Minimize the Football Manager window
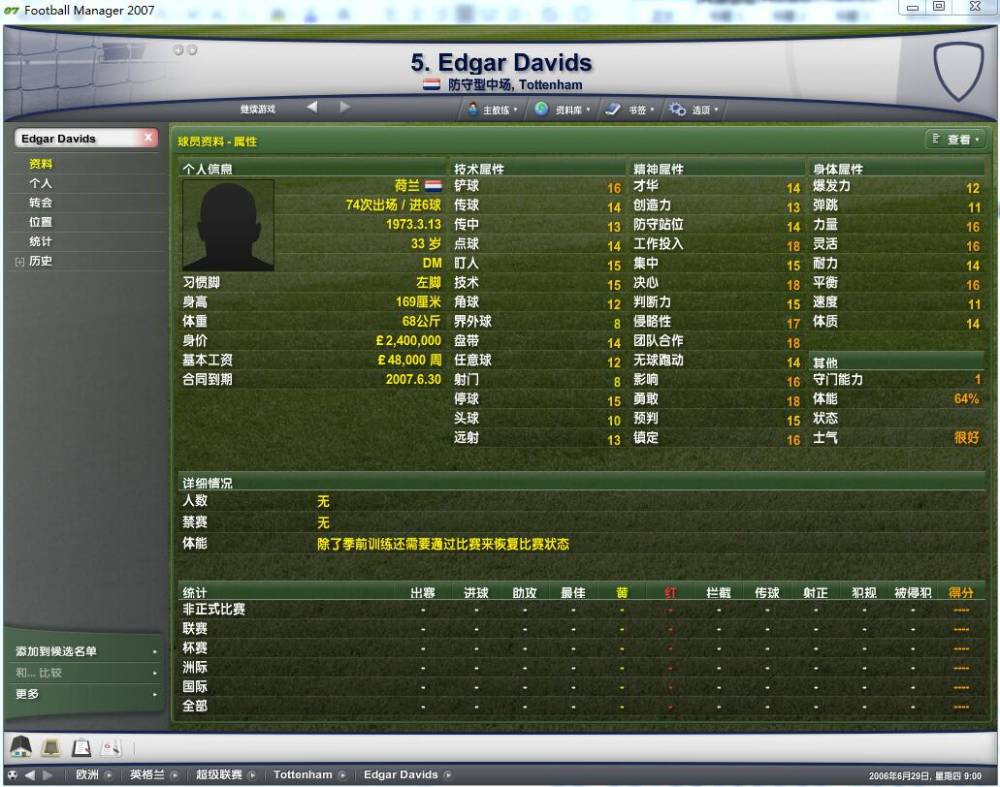The width and height of the screenshot is (1000, 787). coord(913,8)
